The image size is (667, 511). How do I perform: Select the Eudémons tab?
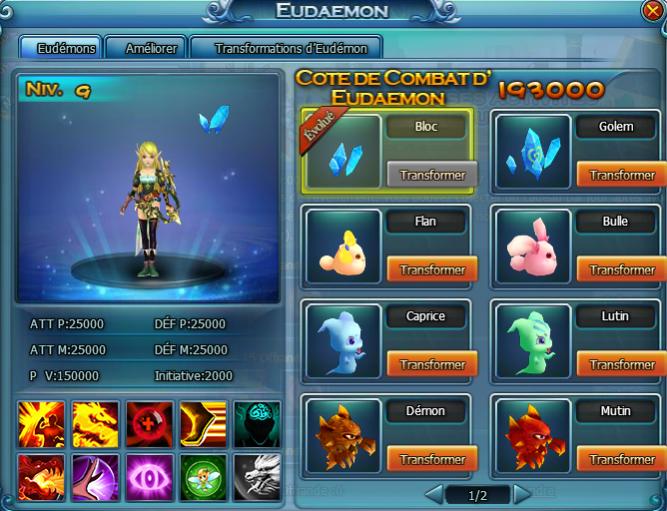(x=67, y=48)
